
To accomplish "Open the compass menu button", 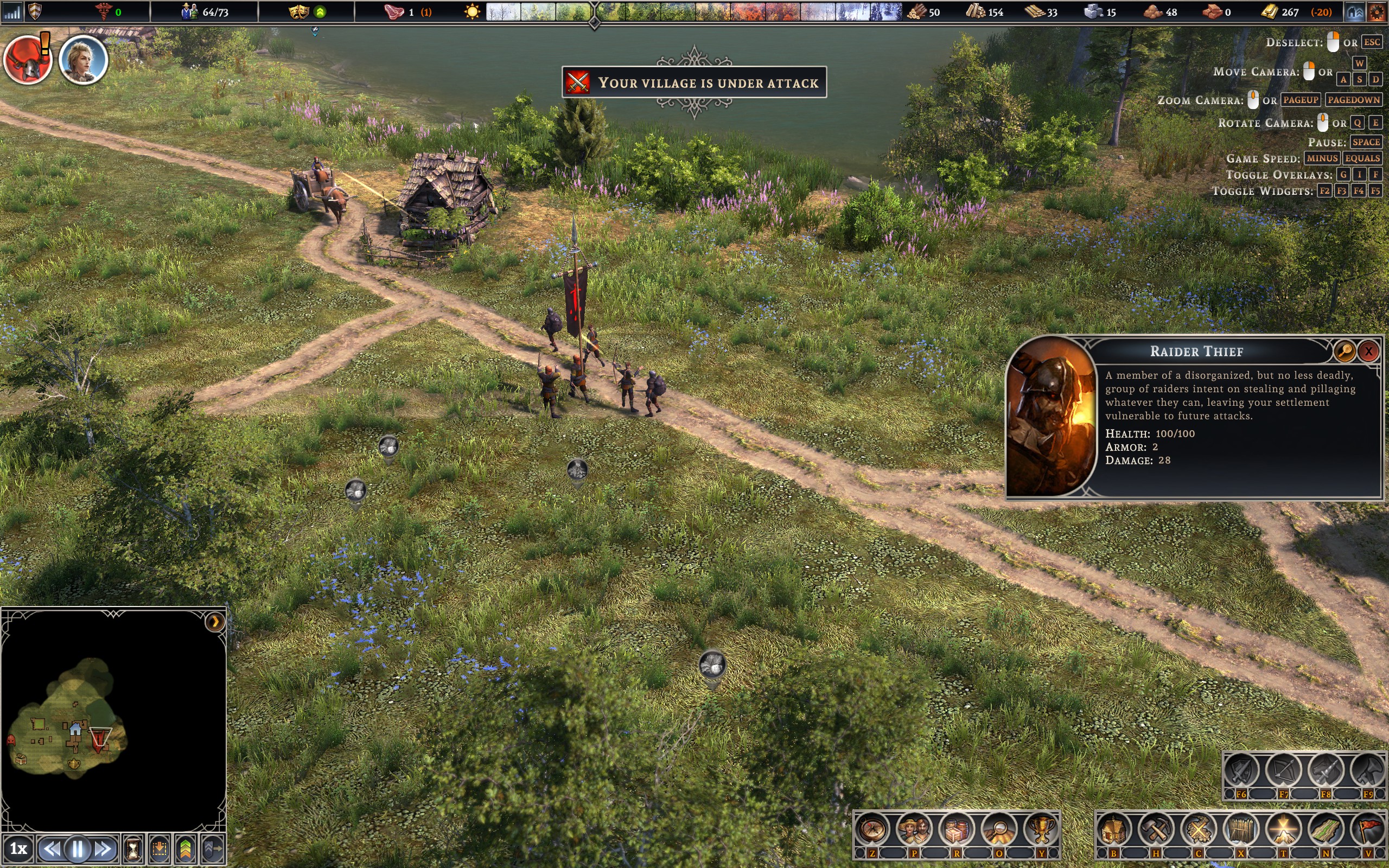I will tap(872, 829).
